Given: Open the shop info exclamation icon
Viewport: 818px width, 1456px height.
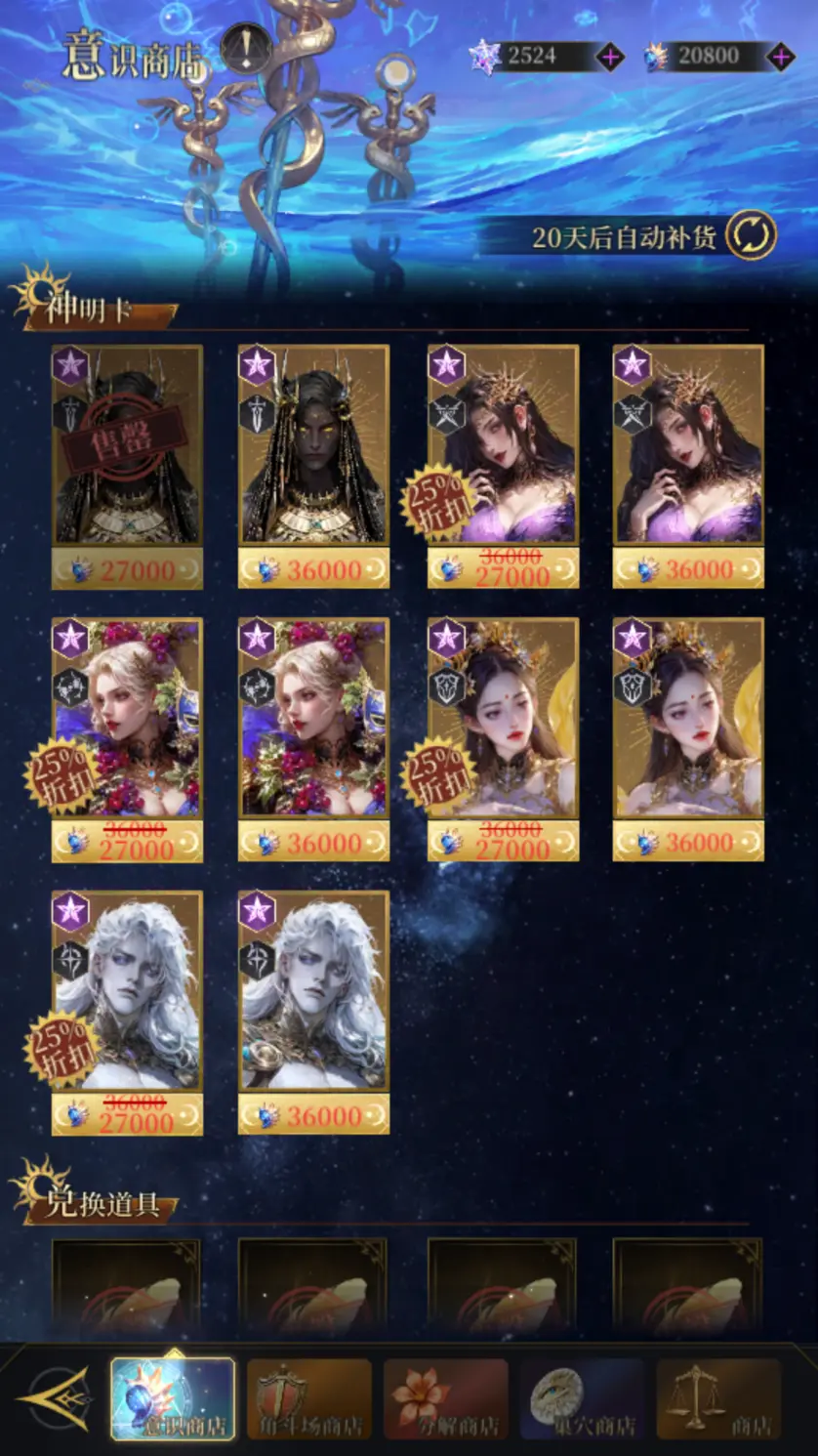Looking at the screenshot, I should pos(244,49).
